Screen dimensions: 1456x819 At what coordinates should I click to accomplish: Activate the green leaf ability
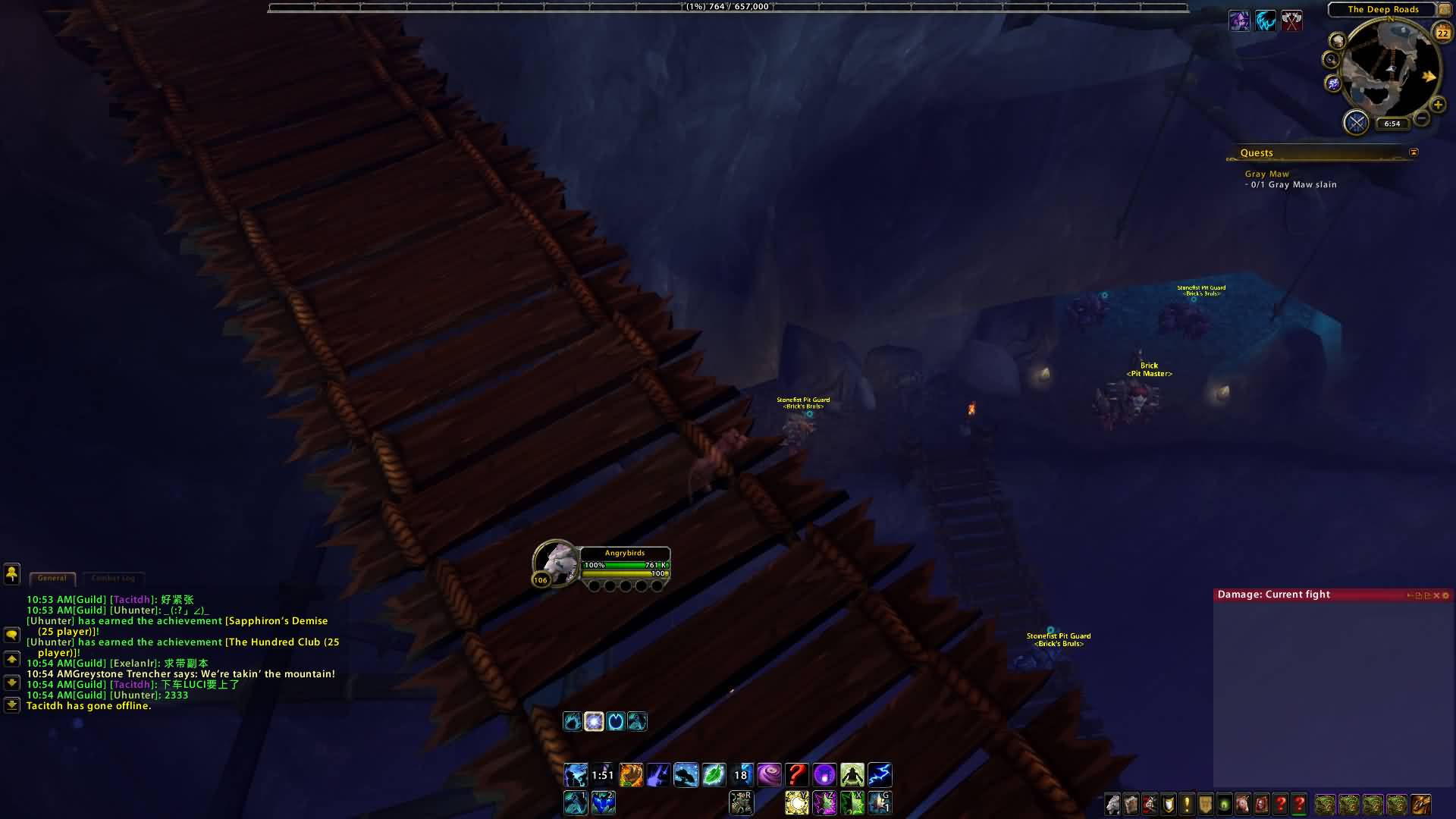tap(714, 775)
